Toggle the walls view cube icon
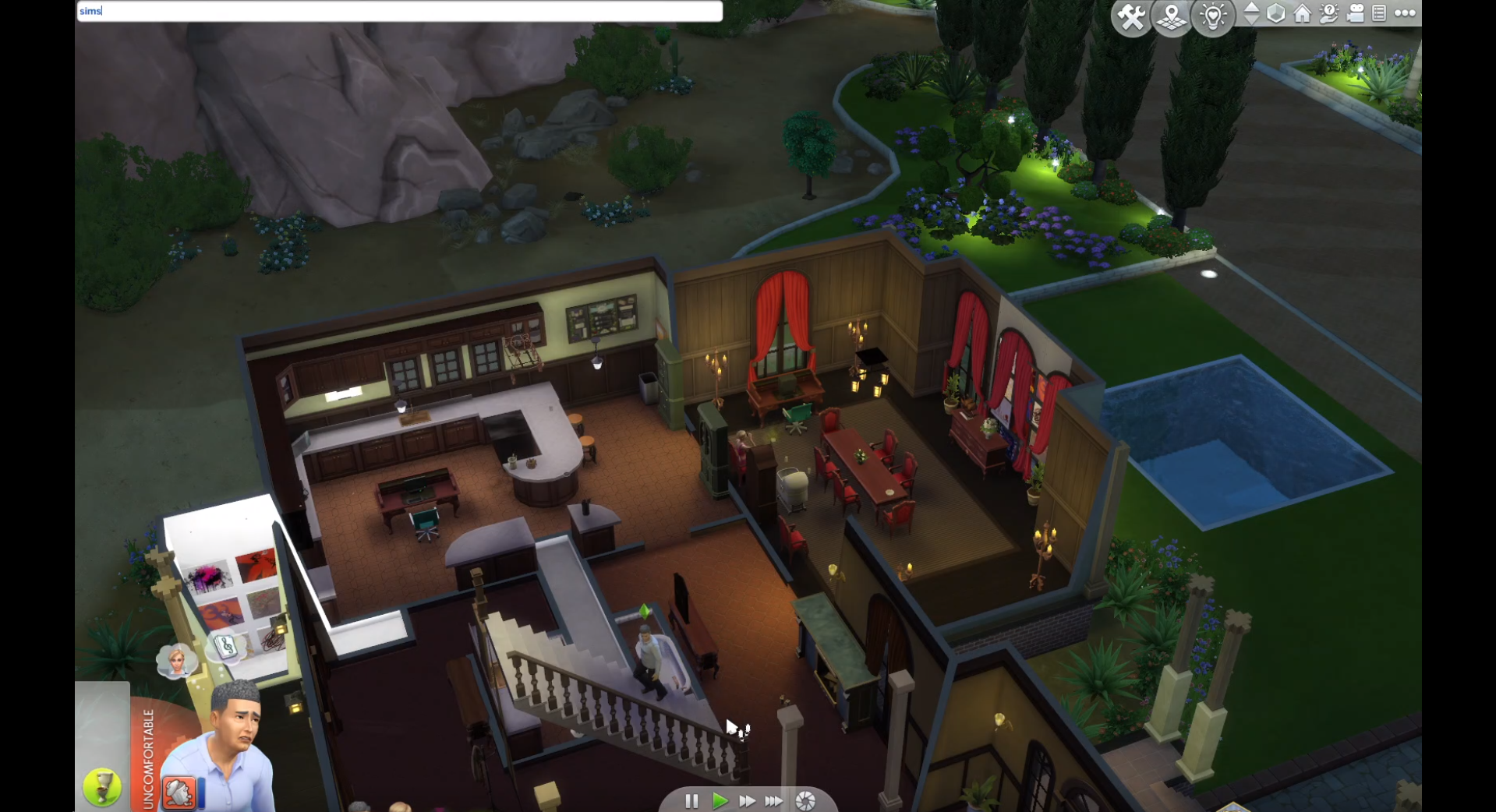Image resolution: width=1496 pixels, height=812 pixels. click(1276, 13)
